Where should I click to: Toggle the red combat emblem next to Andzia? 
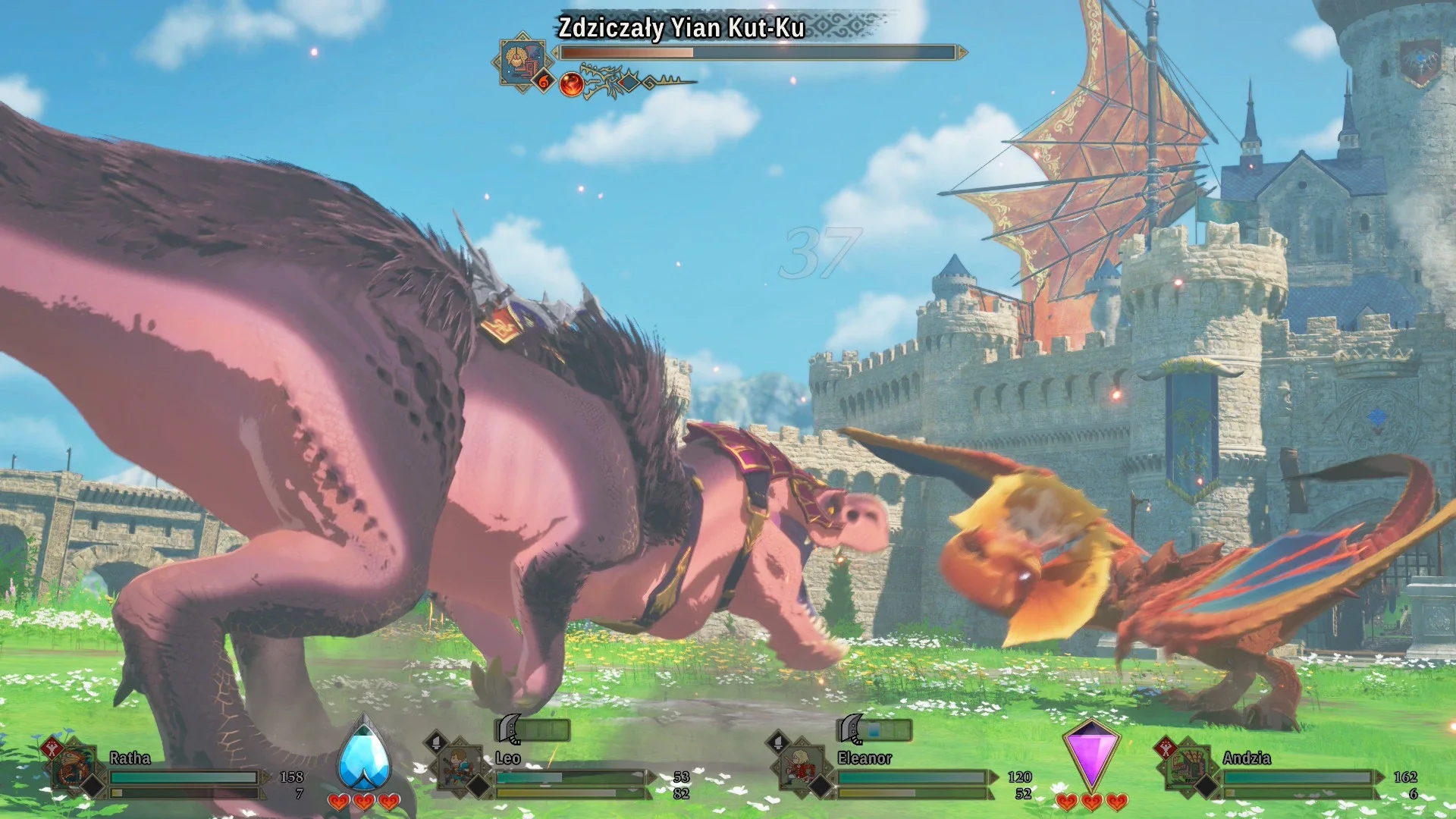point(1166,748)
